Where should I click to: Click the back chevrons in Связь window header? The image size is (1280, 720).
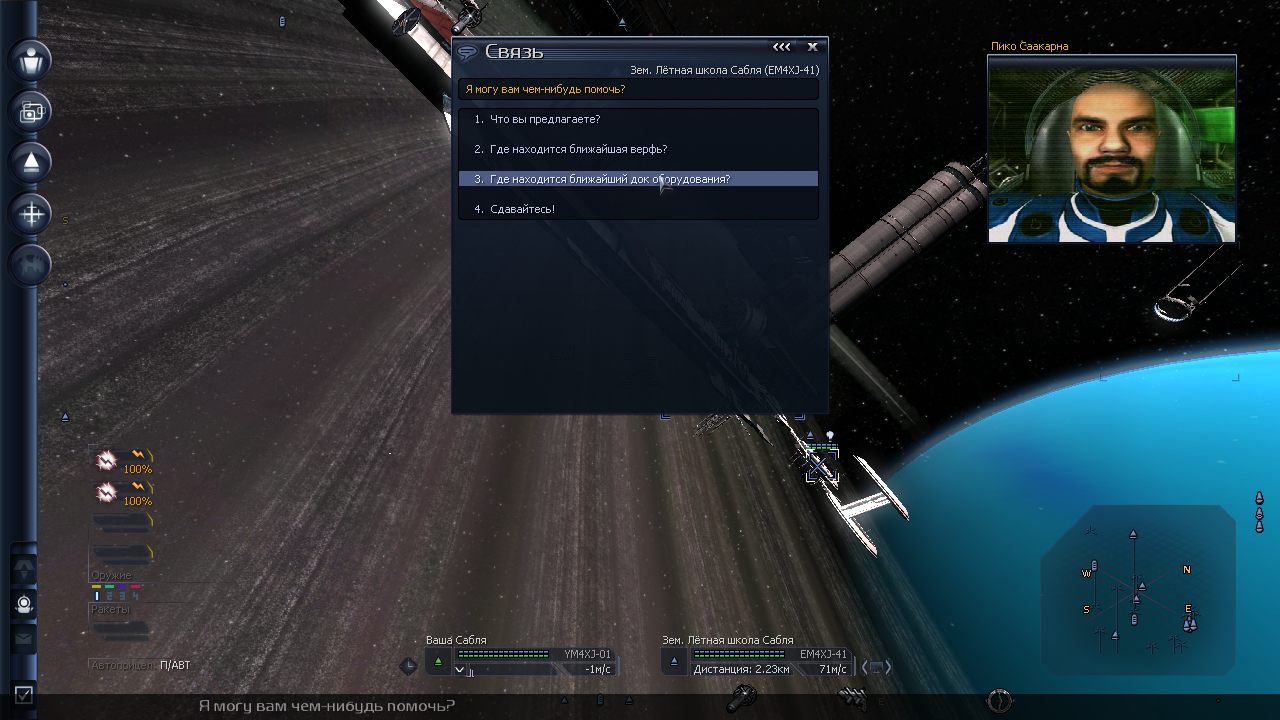click(781, 46)
